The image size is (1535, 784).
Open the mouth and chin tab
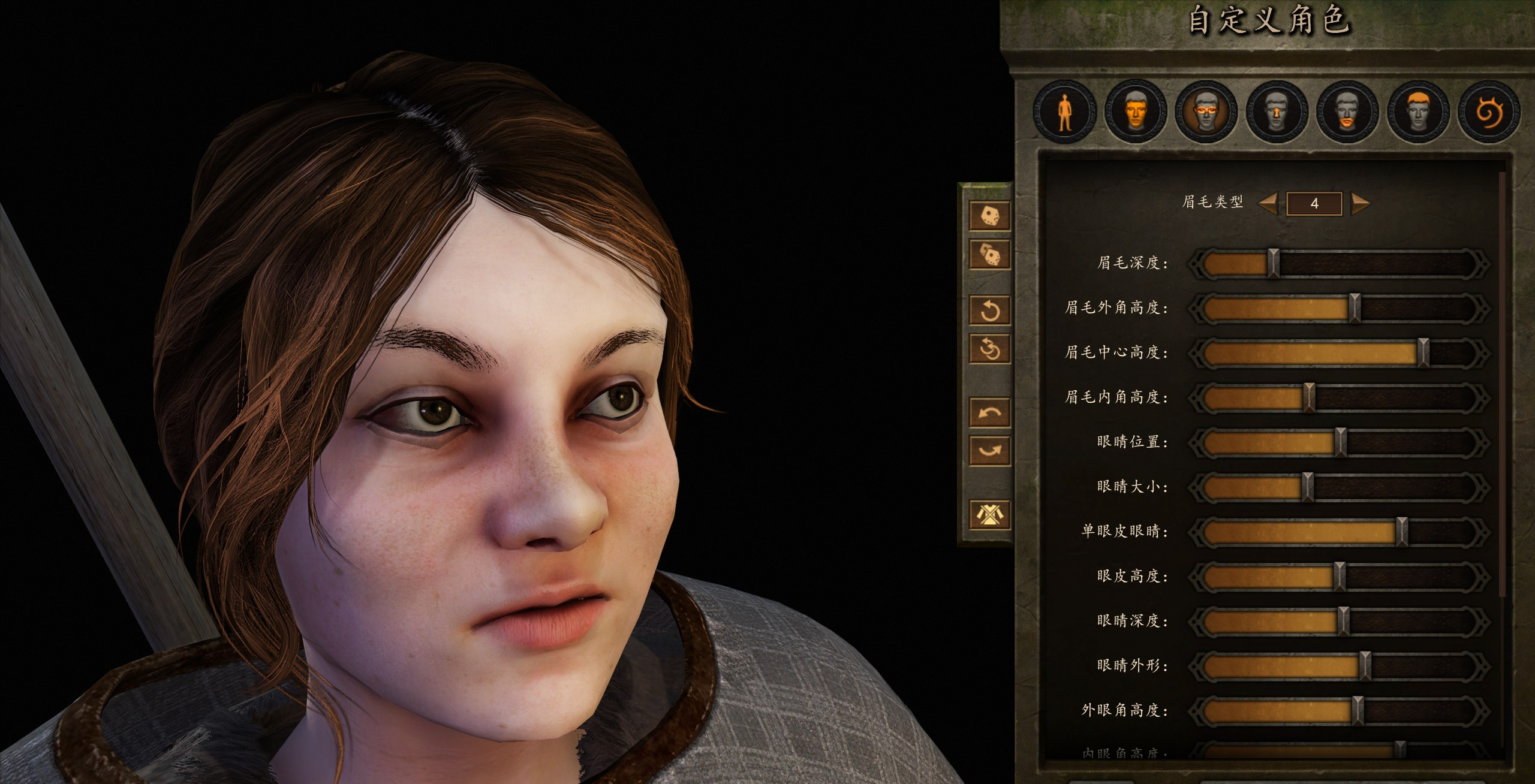[1347, 112]
